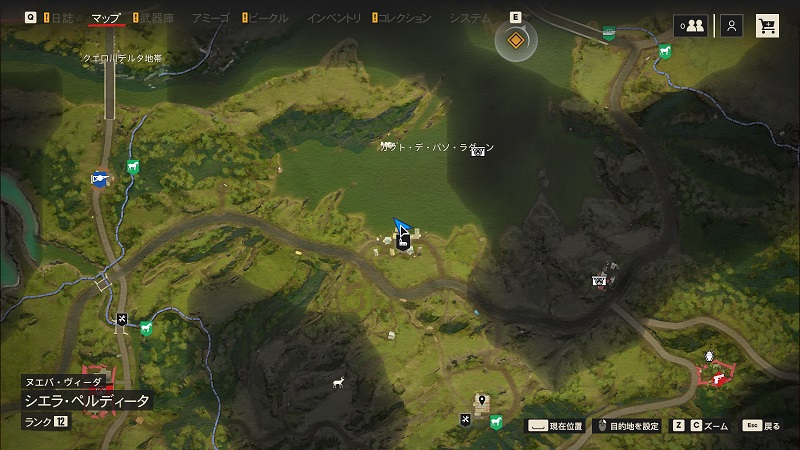Image resolution: width=800 pixels, height=450 pixels.
Task: Select the blue flag map marker
Action: click(99, 179)
